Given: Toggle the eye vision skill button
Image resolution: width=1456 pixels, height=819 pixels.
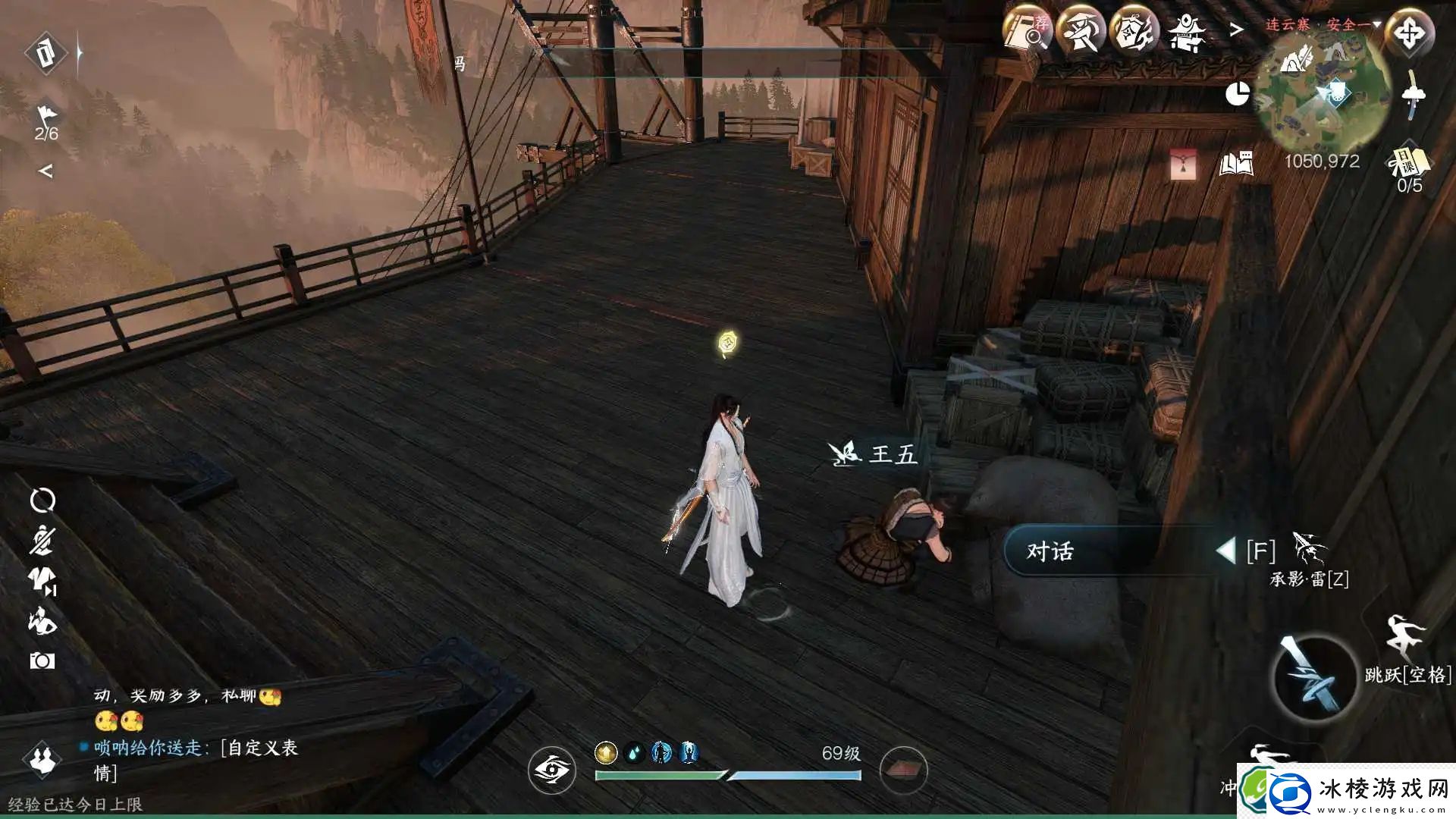Looking at the screenshot, I should (551, 770).
